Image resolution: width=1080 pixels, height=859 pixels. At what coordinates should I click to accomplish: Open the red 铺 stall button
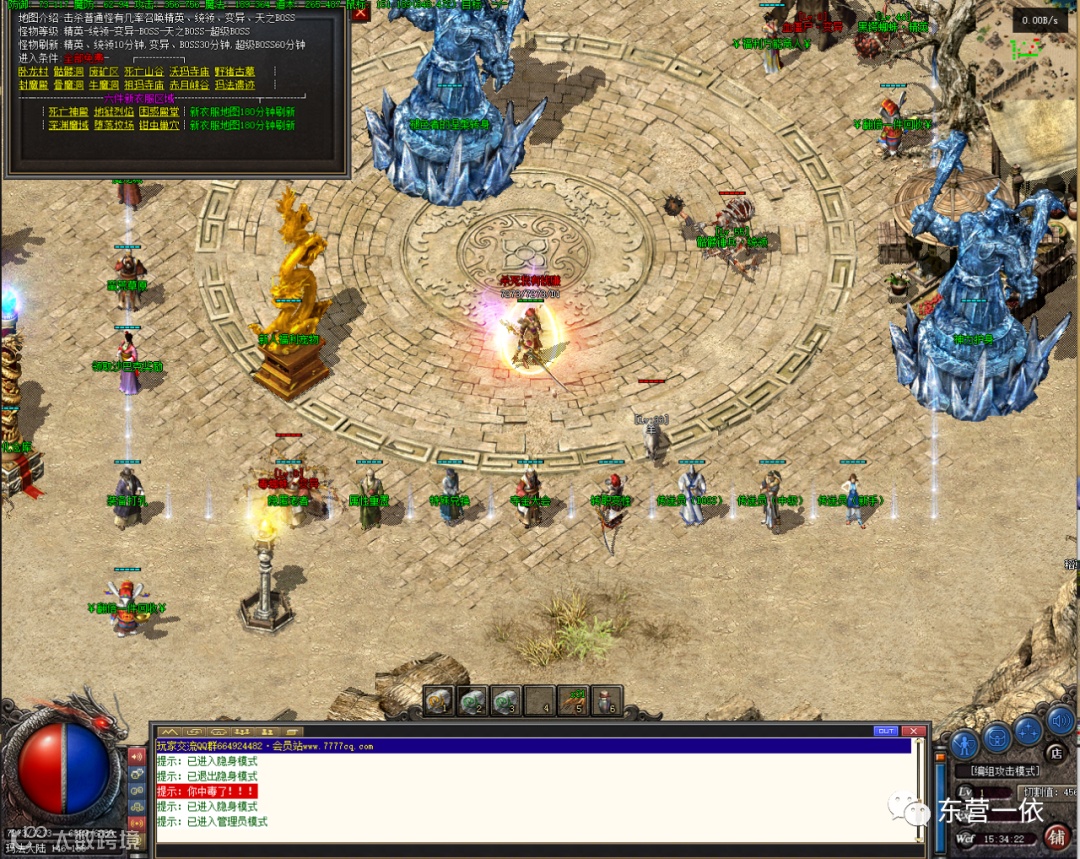tap(1057, 836)
